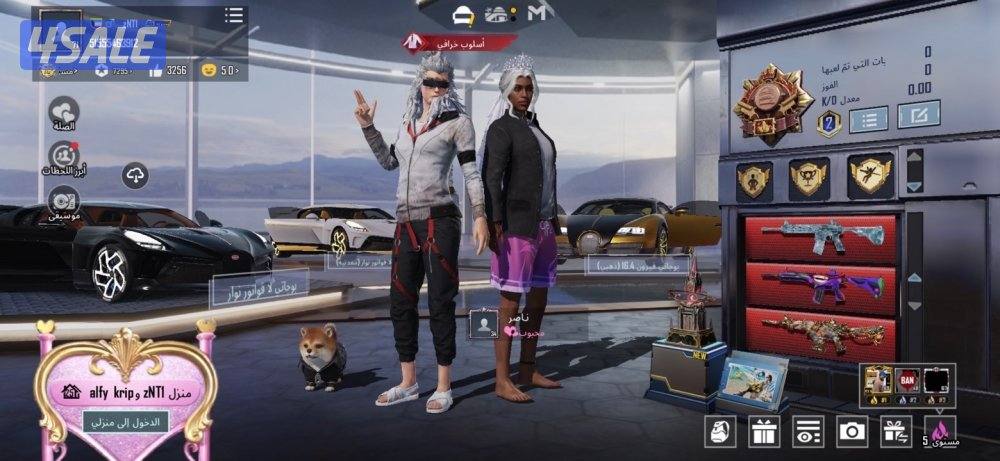
Task: Click the partner avatar icon beside the characters
Action: (484, 323)
